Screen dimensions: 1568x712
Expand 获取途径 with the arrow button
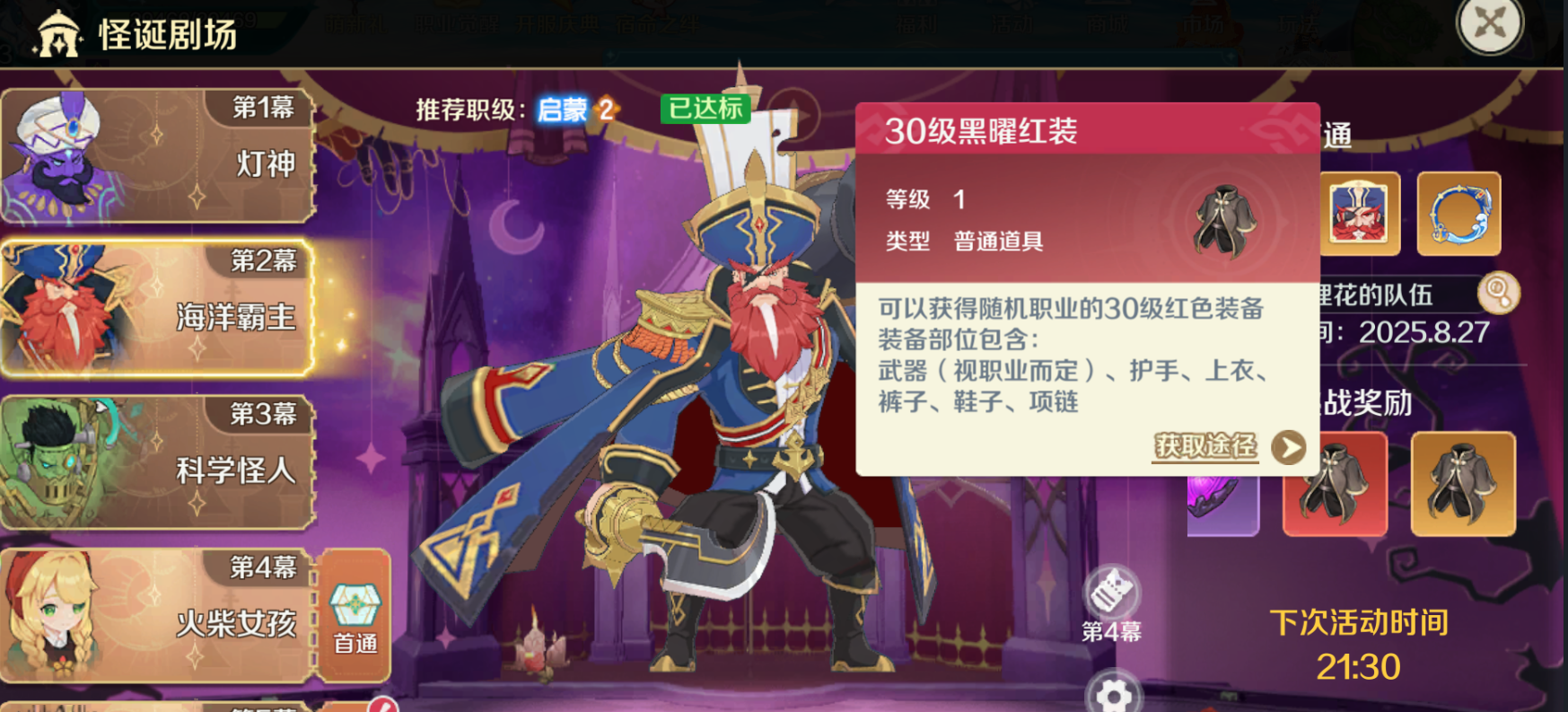coord(1290,446)
